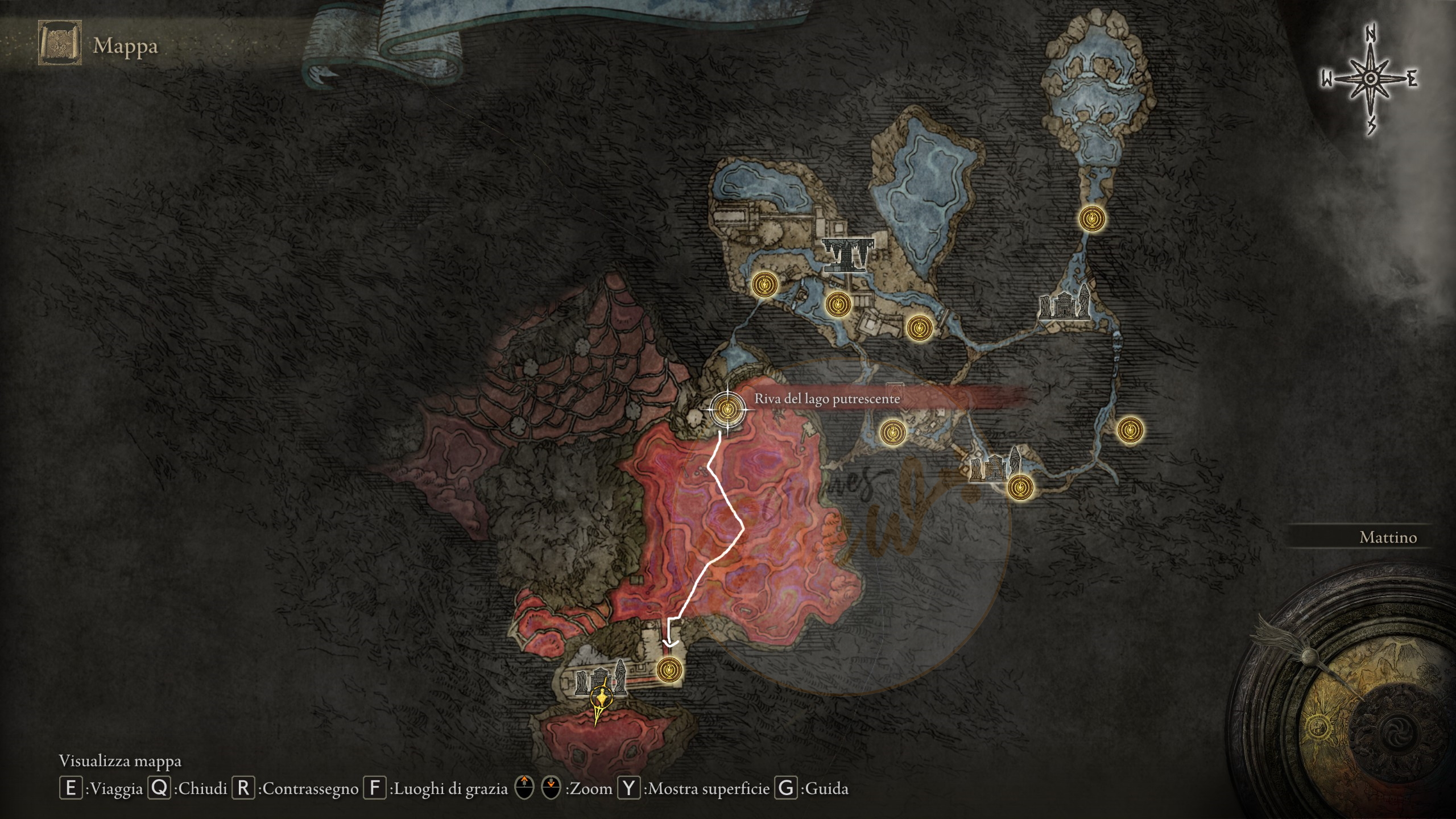
Task: Click the Mappa scroll icon in the header
Action: (60, 43)
